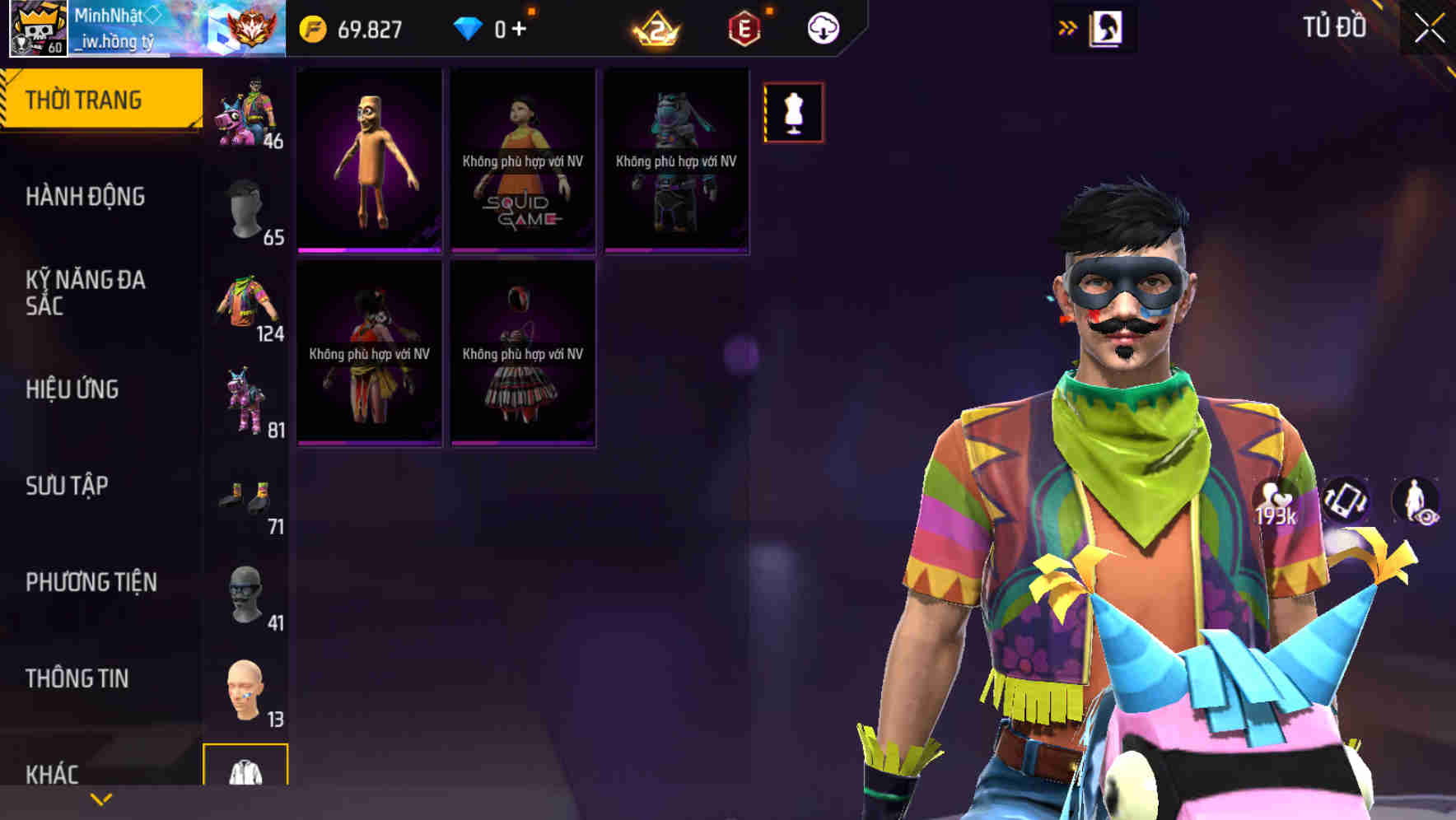Expand sidebar with the bottom yellow arrow

[x=101, y=799]
